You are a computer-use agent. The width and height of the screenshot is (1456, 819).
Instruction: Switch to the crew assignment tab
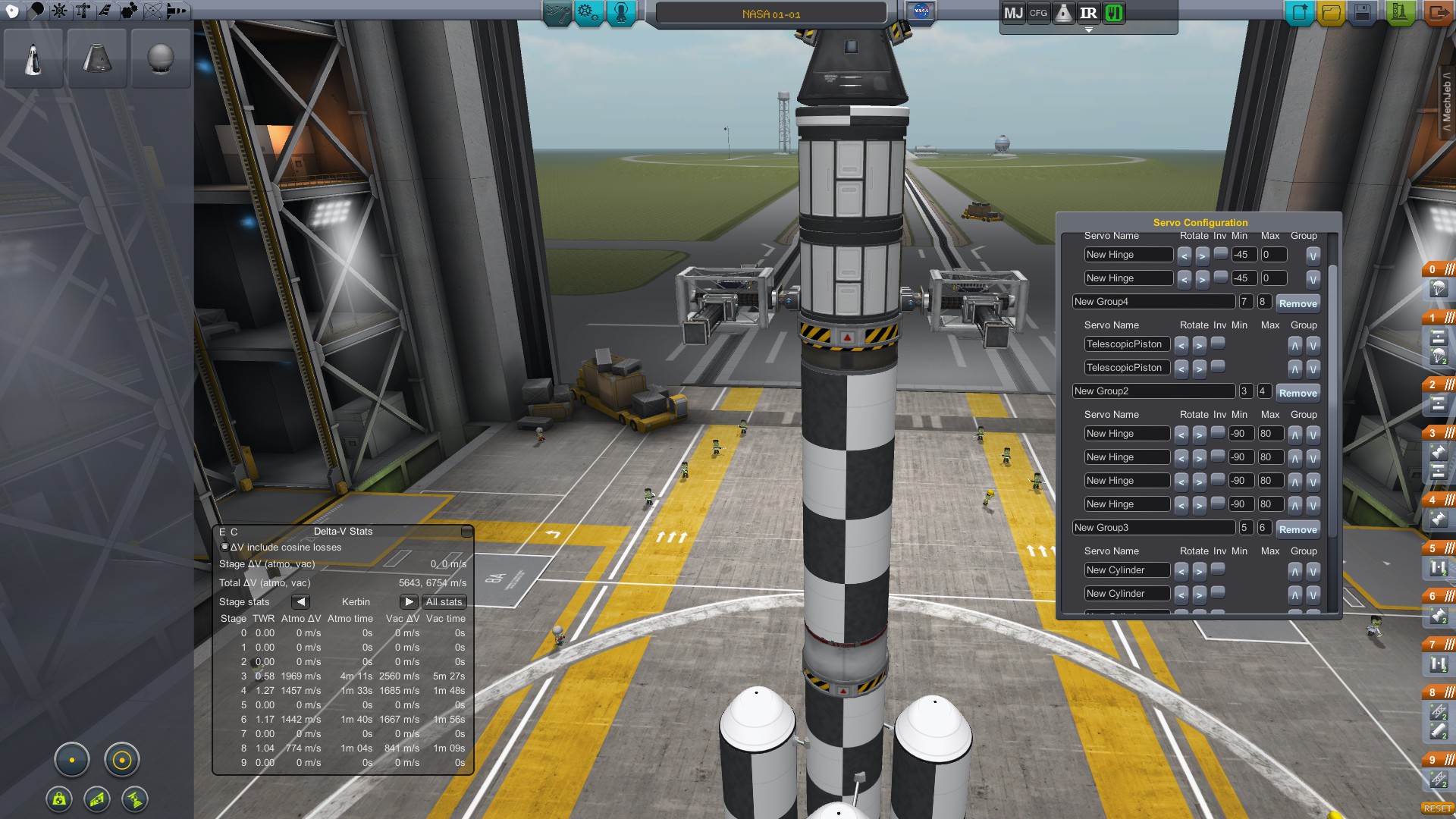pyautogui.click(x=620, y=13)
